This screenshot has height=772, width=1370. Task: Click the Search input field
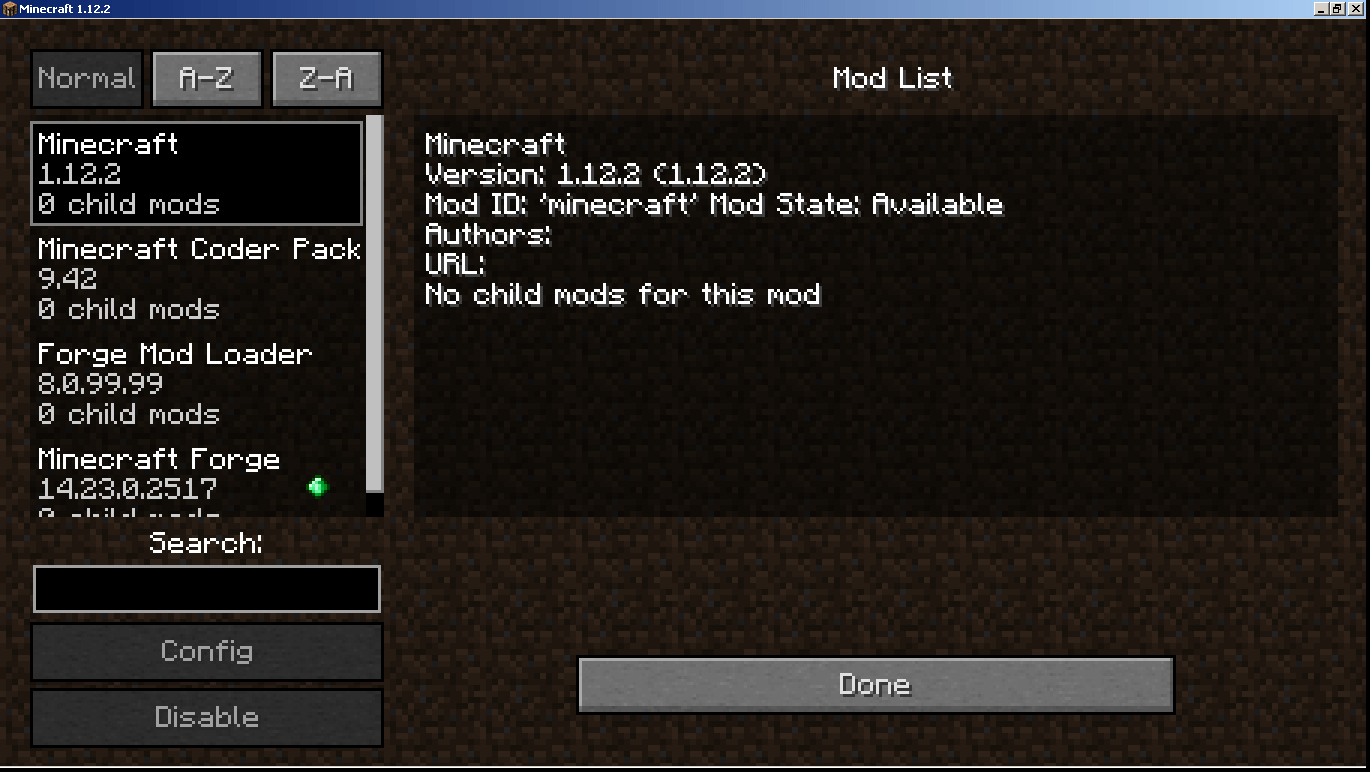[206, 588]
